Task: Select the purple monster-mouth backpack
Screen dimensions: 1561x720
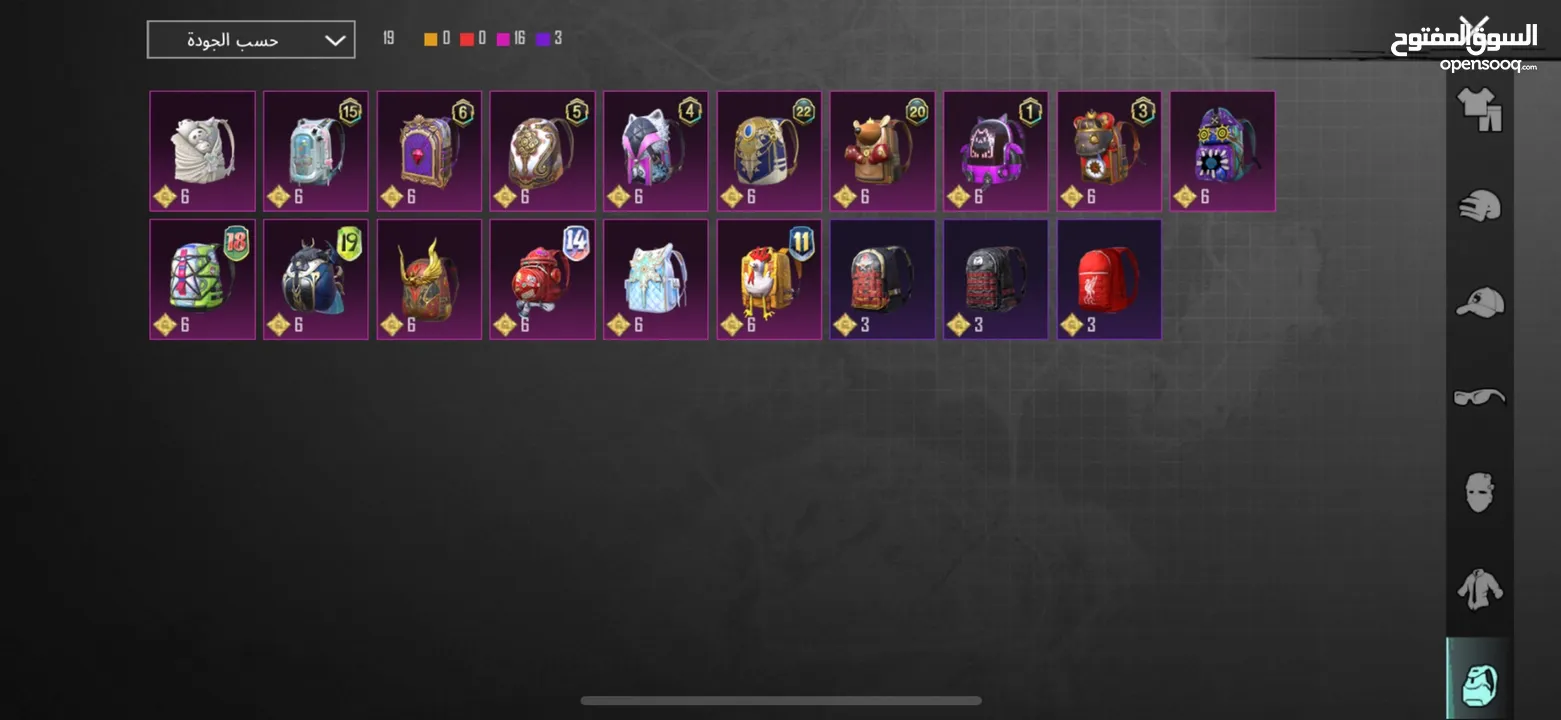Action: click(1222, 151)
